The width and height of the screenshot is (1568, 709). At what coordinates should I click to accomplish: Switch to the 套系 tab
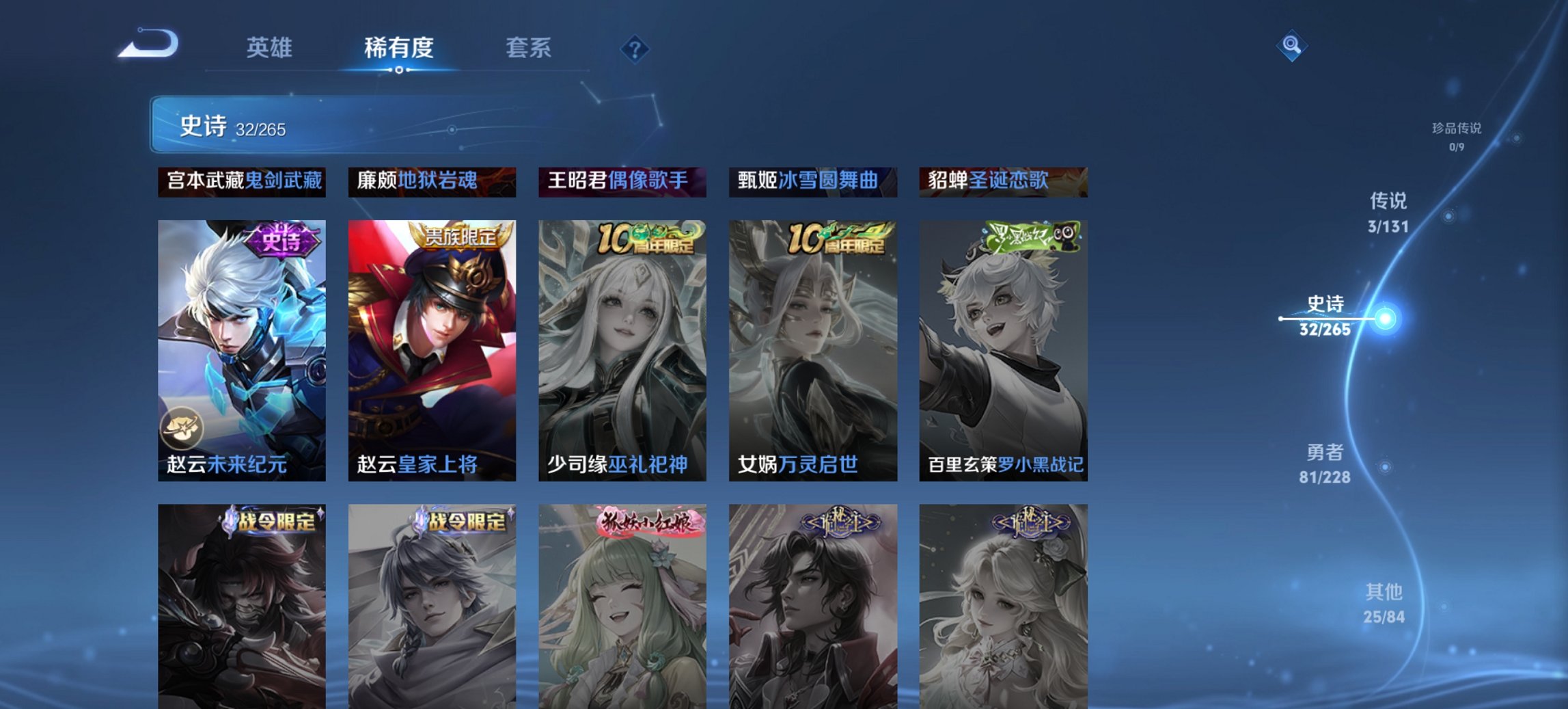[x=528, y=48]
